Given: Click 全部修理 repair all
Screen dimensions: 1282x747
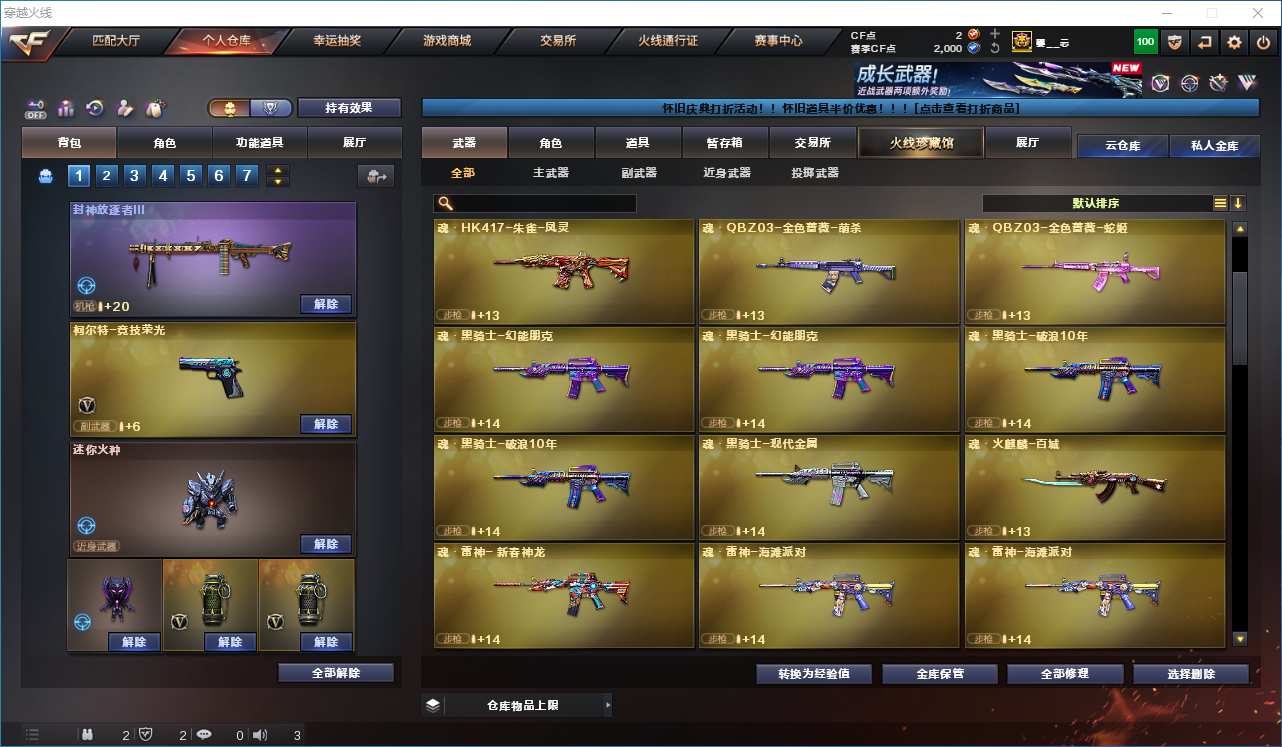Looking at the screenshot, I should [x=1065, y=674].
